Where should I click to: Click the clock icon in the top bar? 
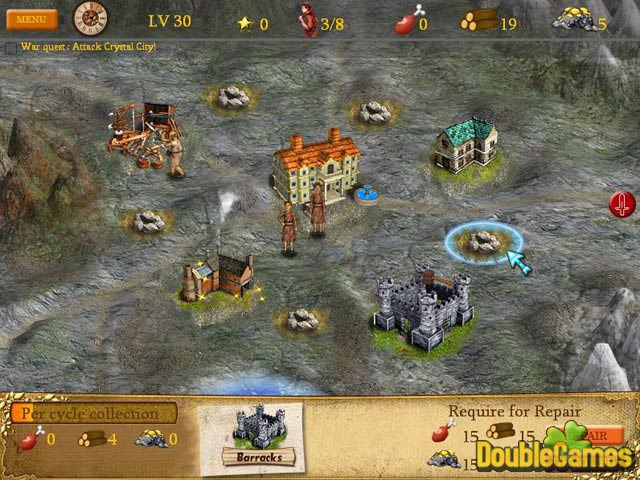pyautogui.click(x=90, y=18)
